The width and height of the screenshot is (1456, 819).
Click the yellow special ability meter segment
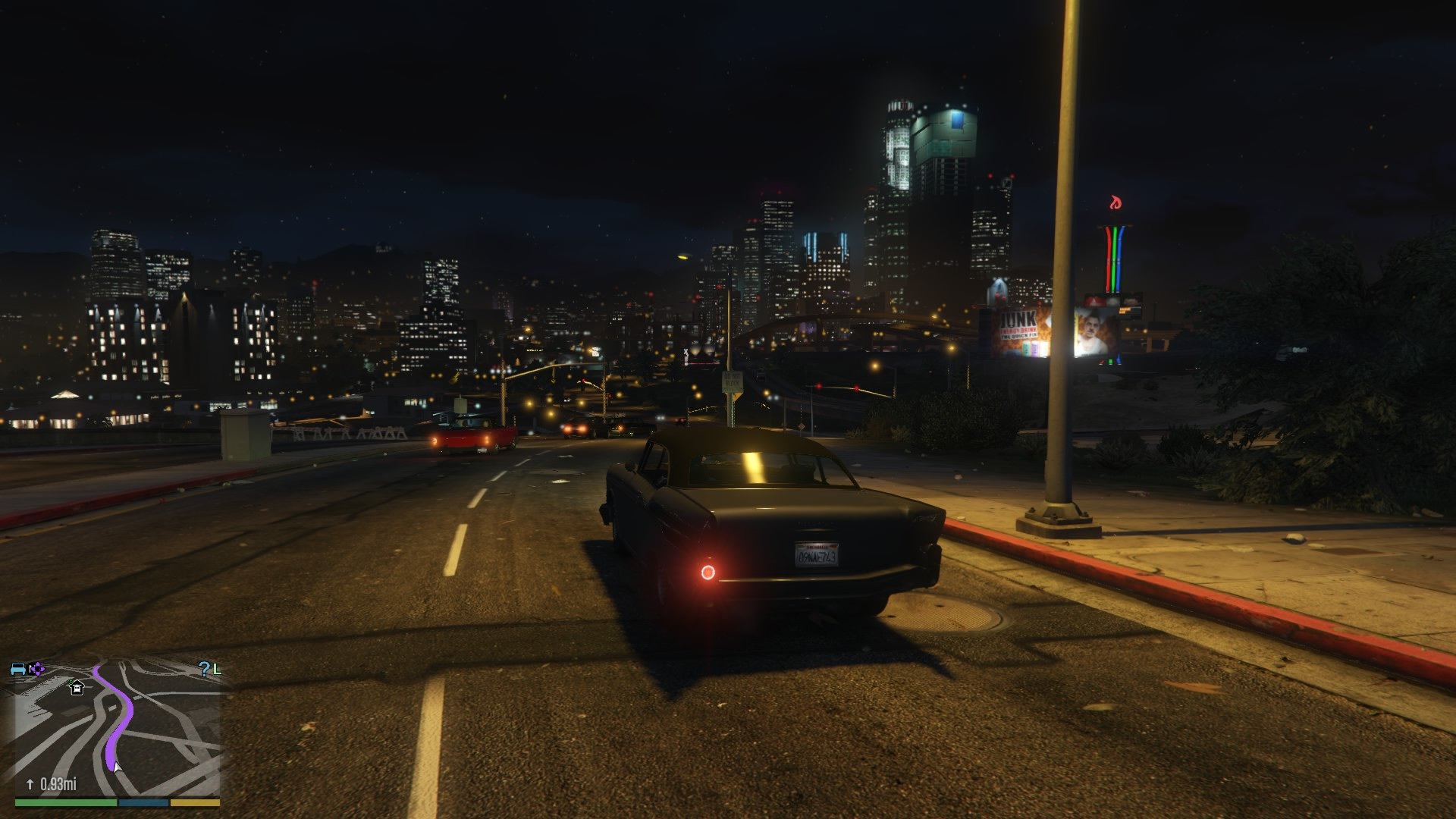195,802
